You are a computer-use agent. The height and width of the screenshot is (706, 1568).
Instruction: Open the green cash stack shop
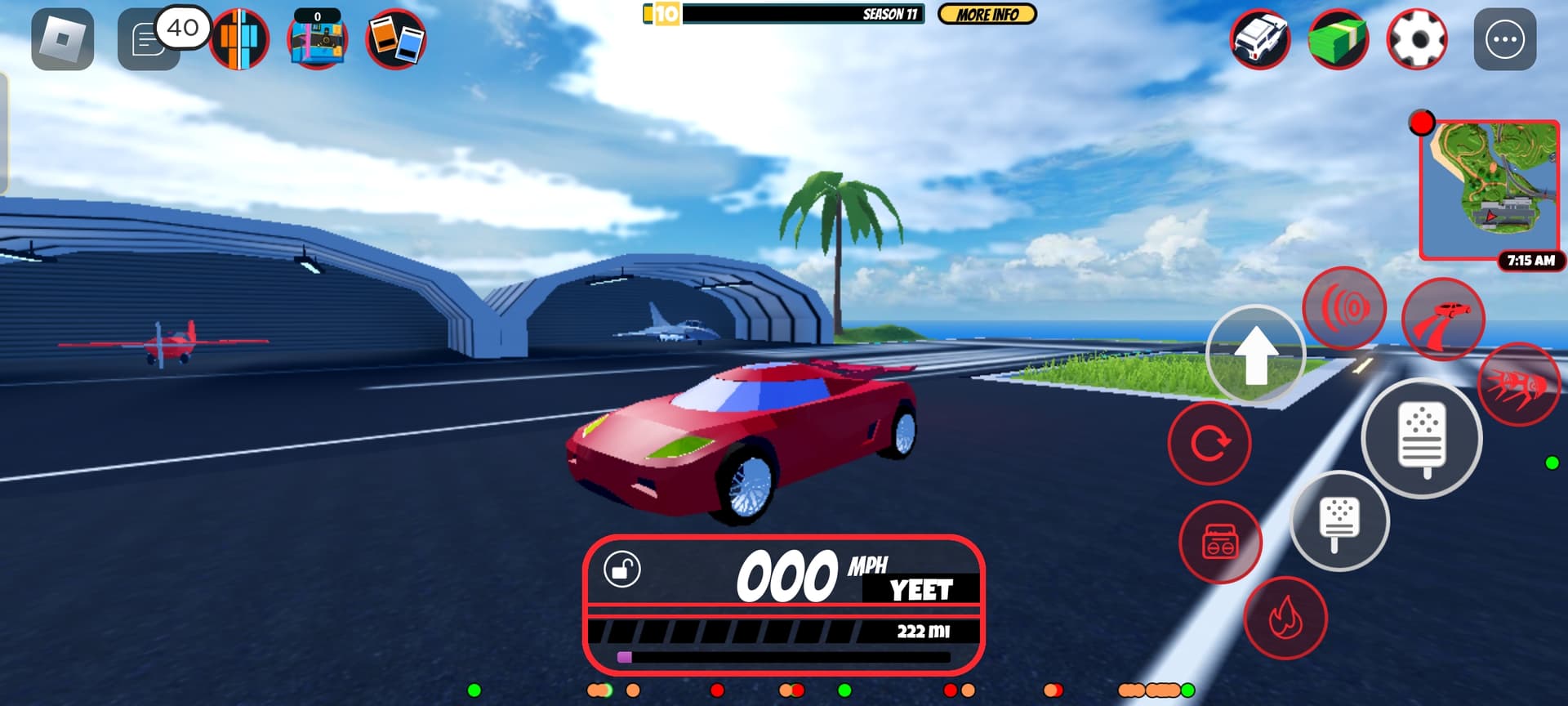pyautogui.click(x=1338, y=39)
